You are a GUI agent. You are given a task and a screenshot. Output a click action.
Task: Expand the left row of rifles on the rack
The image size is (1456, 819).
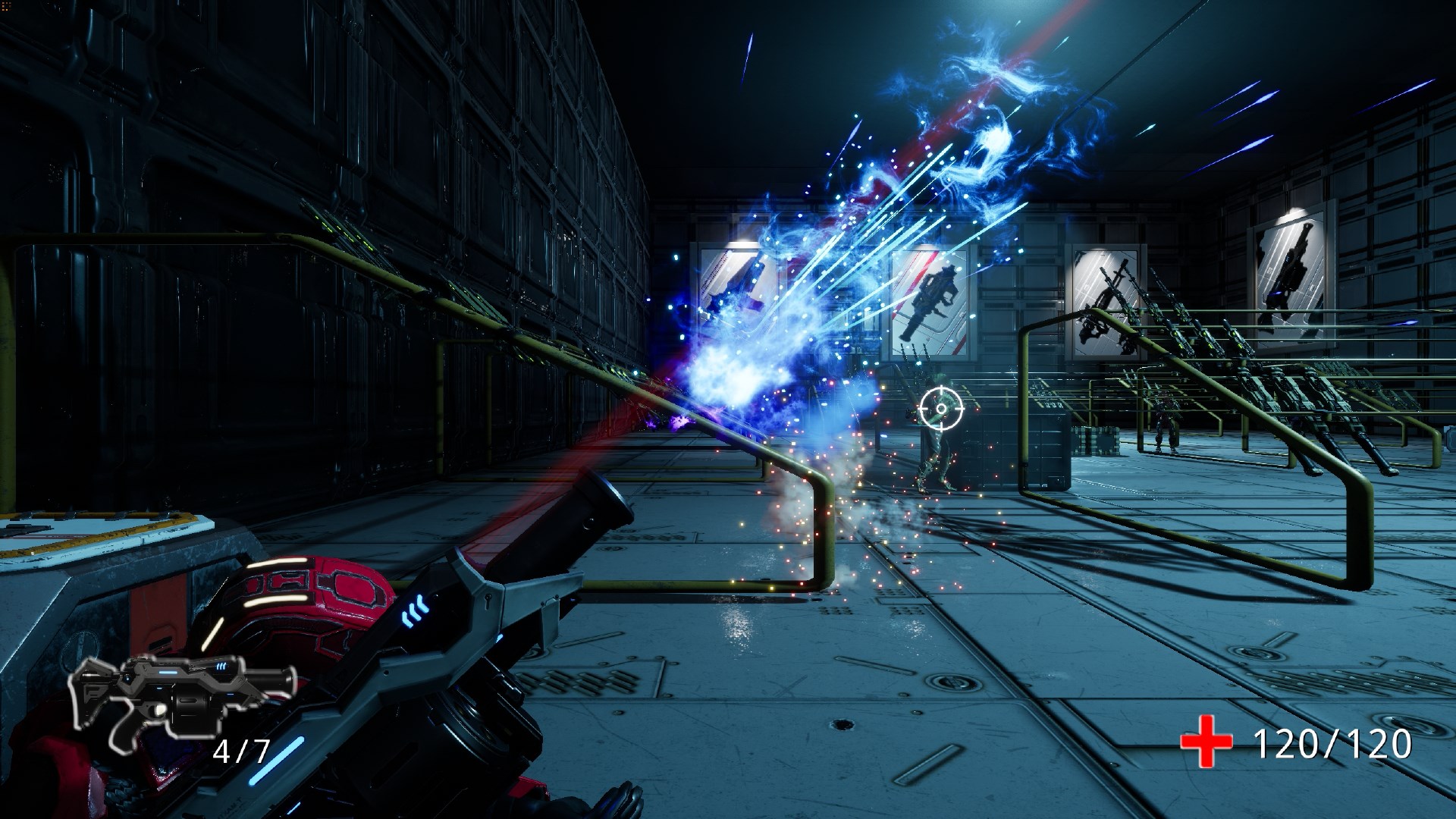pyautogui.click(x=455, y=296)
